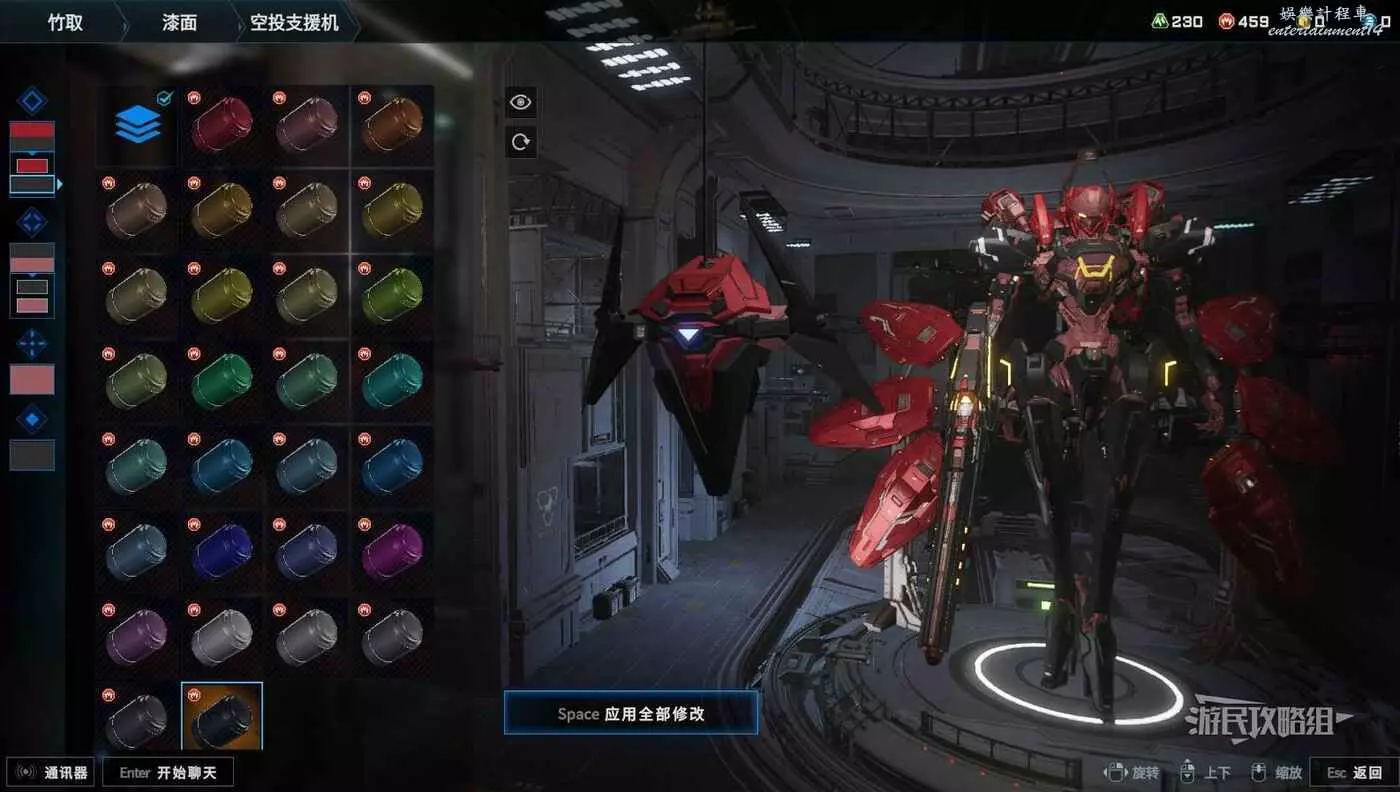Select the royal blue paint can

(x=222, y=551)
